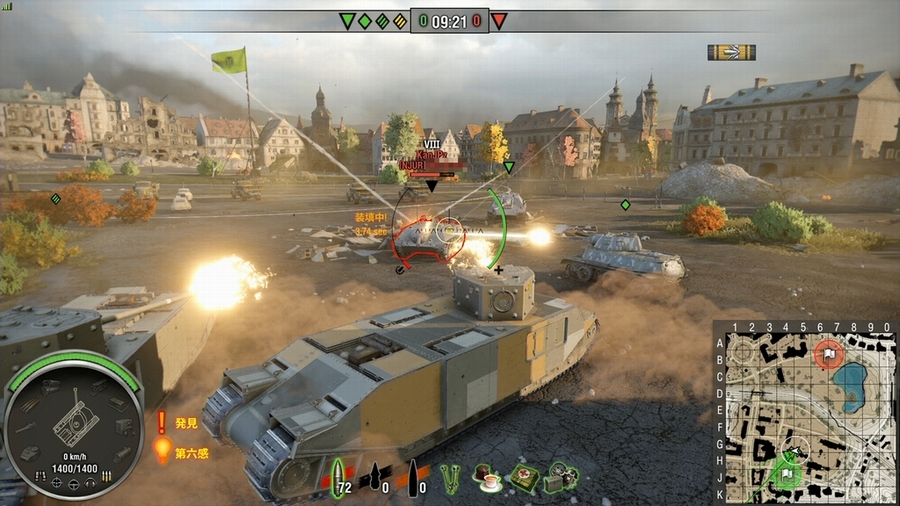Click the Sixth Sense light bulb indicator
This screenshot has width=900, height=506.
(162, 451)
